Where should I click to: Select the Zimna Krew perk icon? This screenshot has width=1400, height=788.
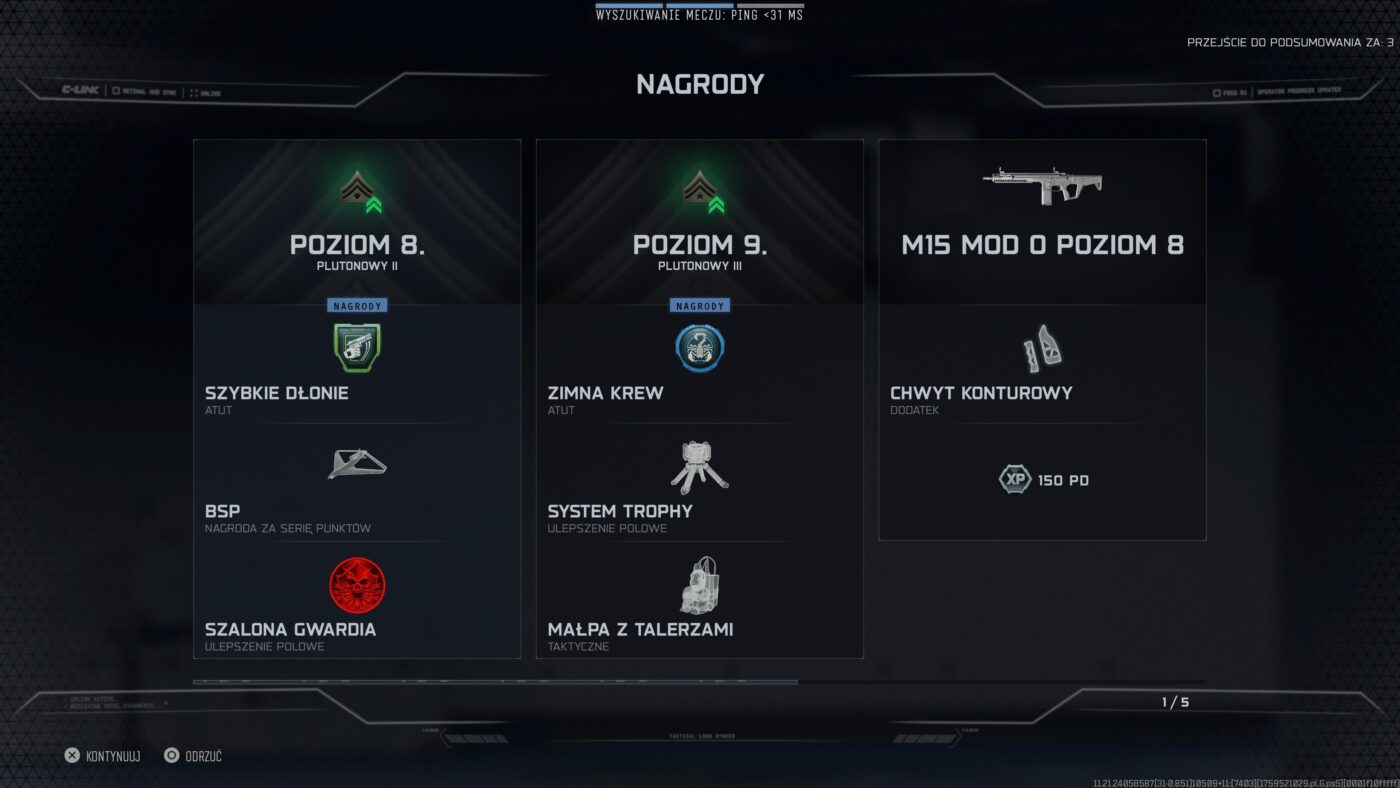tap(700, 347)
